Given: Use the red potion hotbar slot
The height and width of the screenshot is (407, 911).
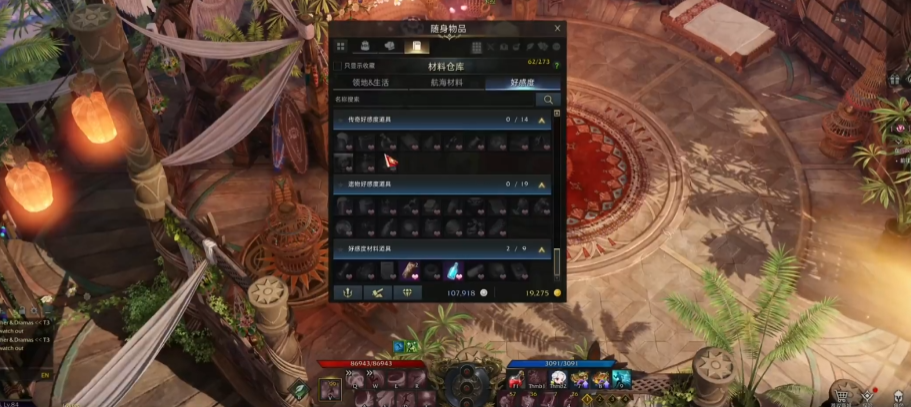Looking at the screenshot, I should click(513, 381).
